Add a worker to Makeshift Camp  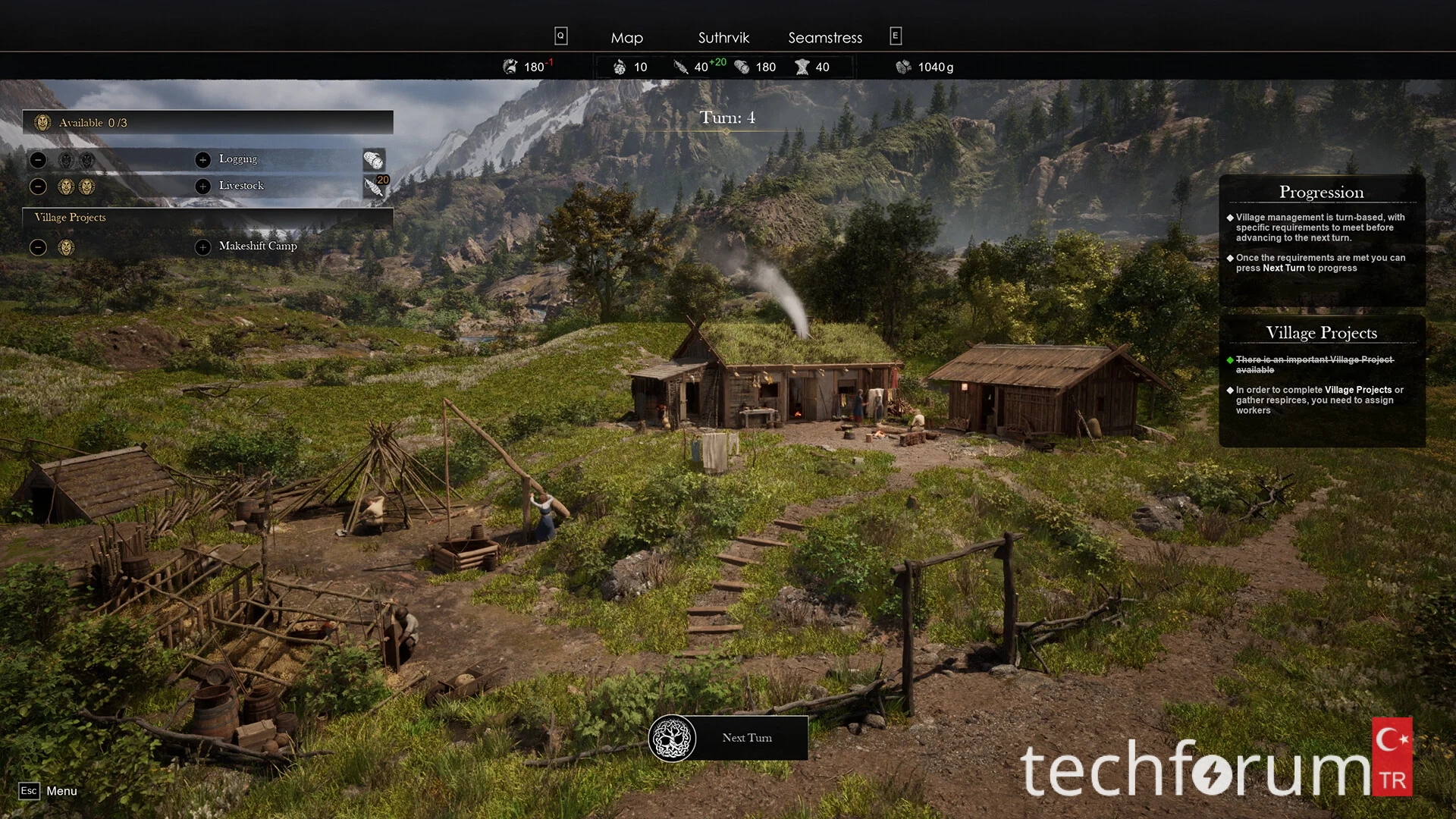(x=202, y=247)
